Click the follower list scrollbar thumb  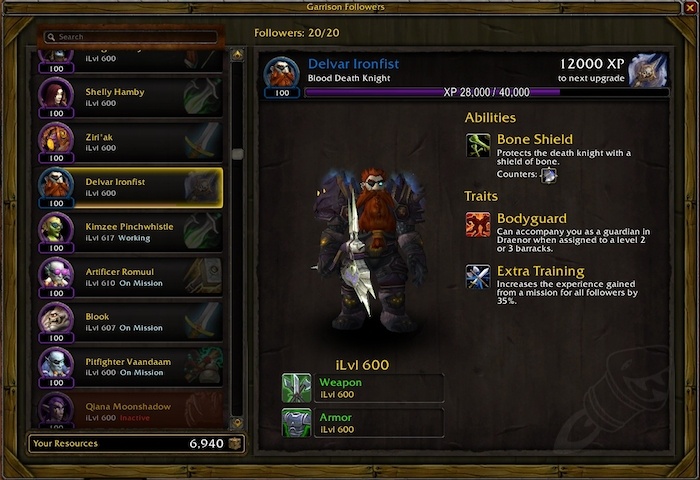pos(237,154)
